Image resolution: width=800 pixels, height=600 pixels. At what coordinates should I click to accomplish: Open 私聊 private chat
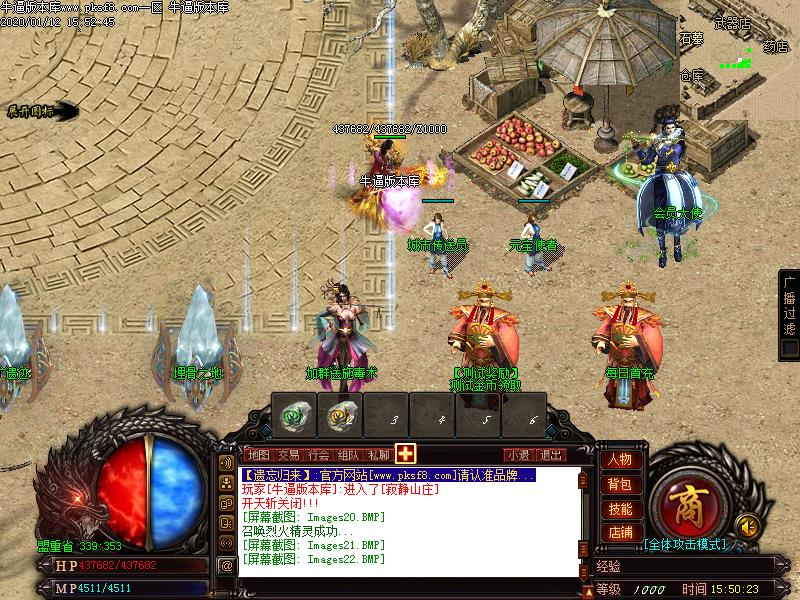[x=378, y=455]
